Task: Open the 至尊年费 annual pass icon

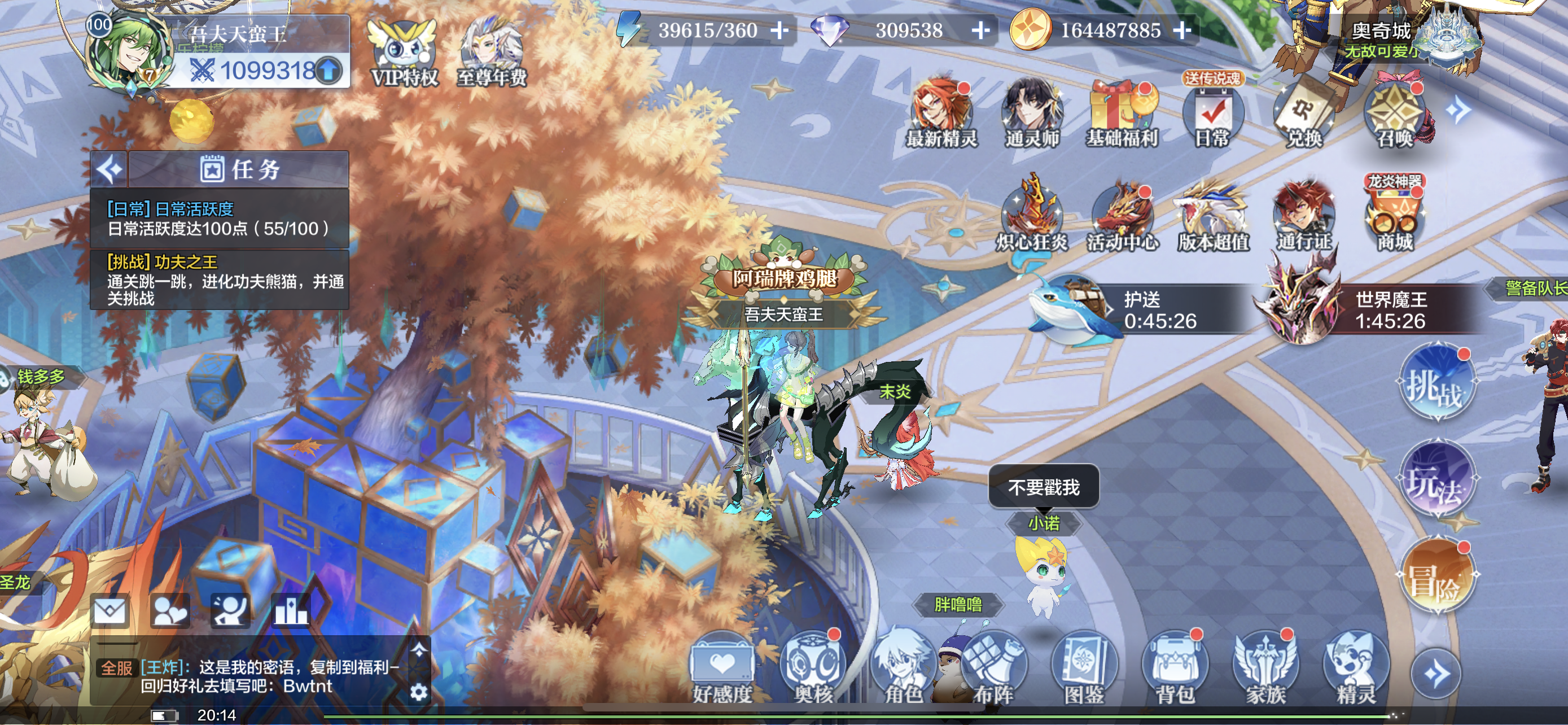Action: coord(491,54)
